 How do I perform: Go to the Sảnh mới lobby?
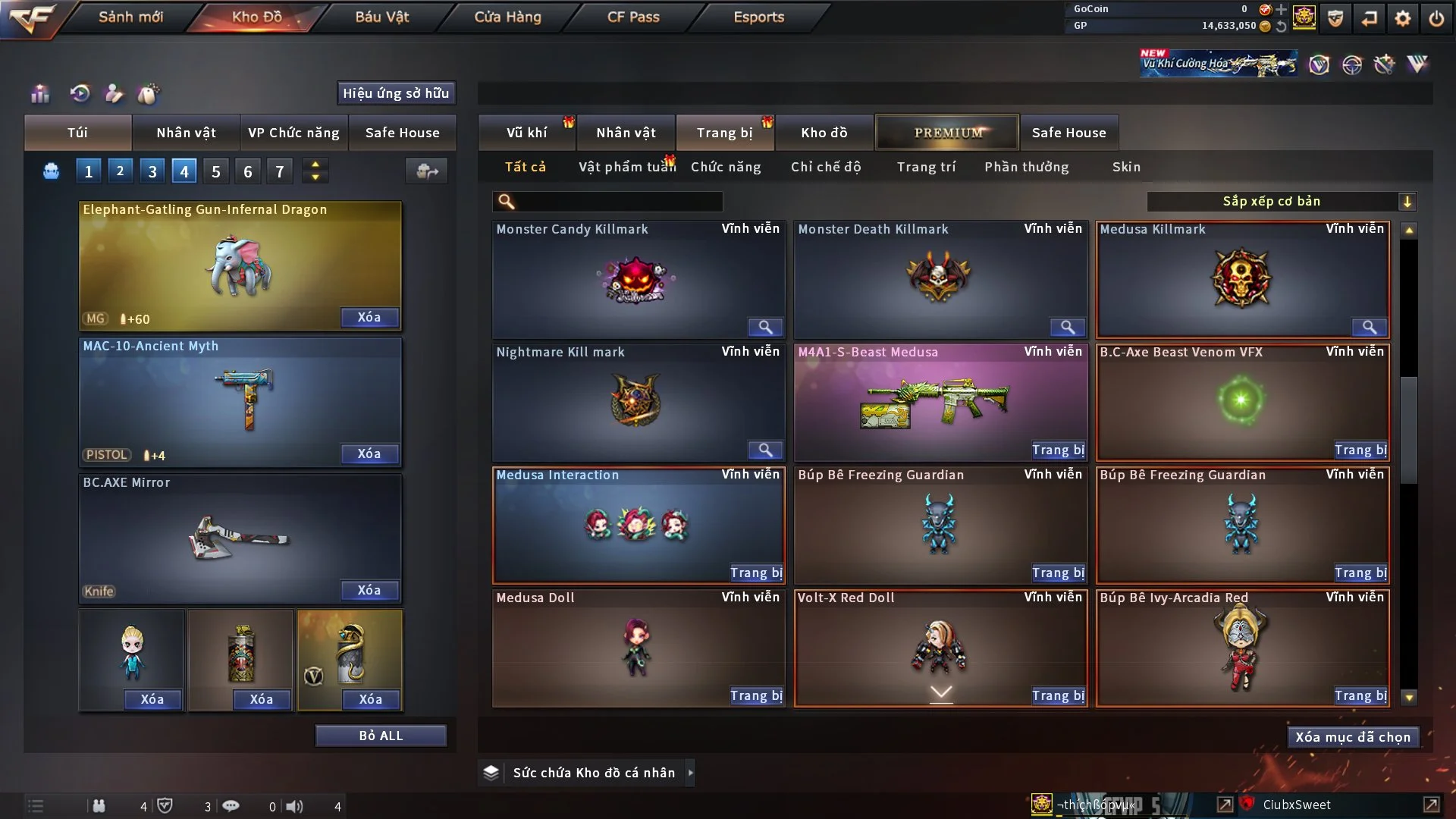130,17
